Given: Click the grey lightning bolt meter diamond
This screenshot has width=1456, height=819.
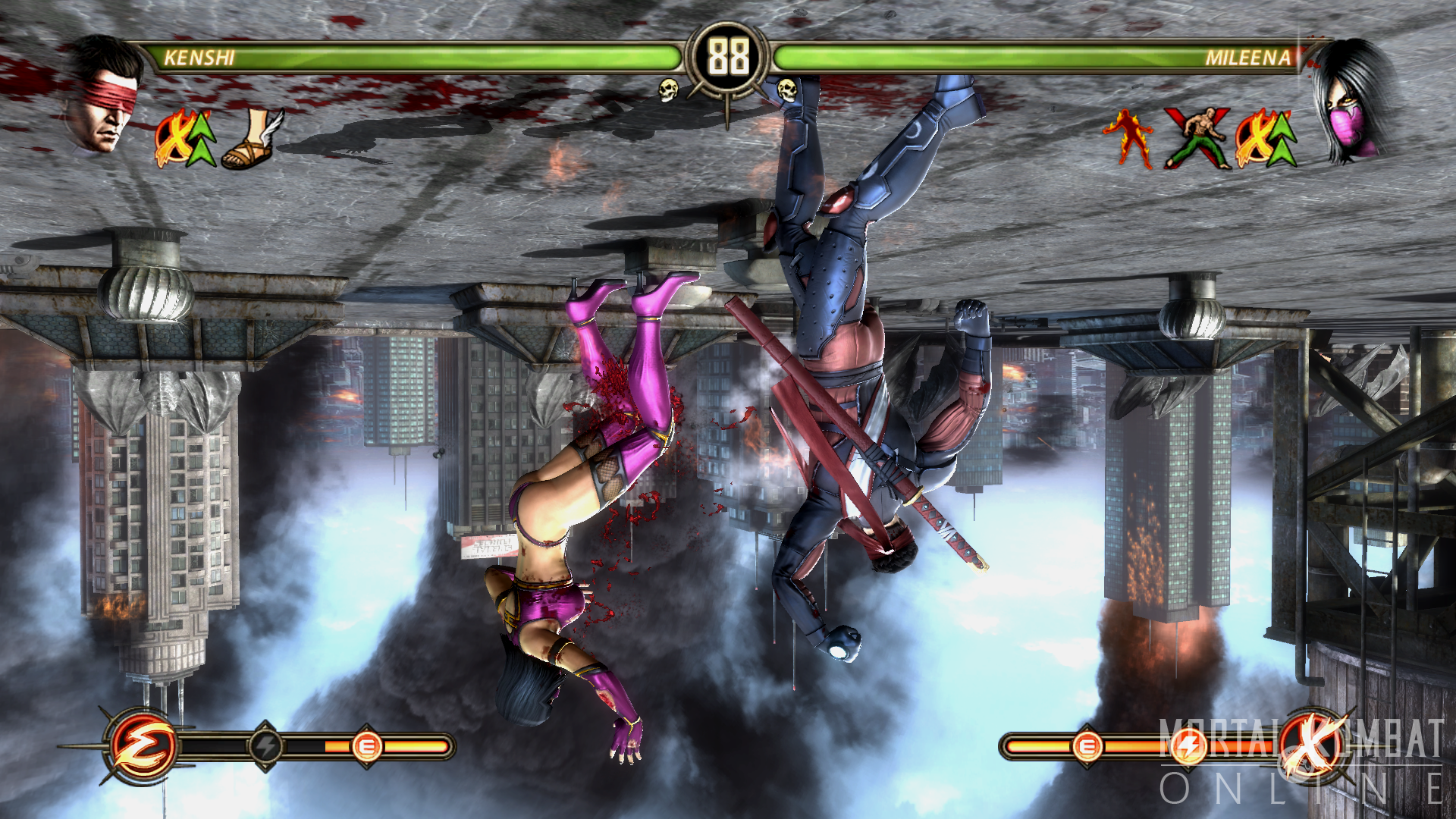Looking at the screenshot, I should coord(266,747).
